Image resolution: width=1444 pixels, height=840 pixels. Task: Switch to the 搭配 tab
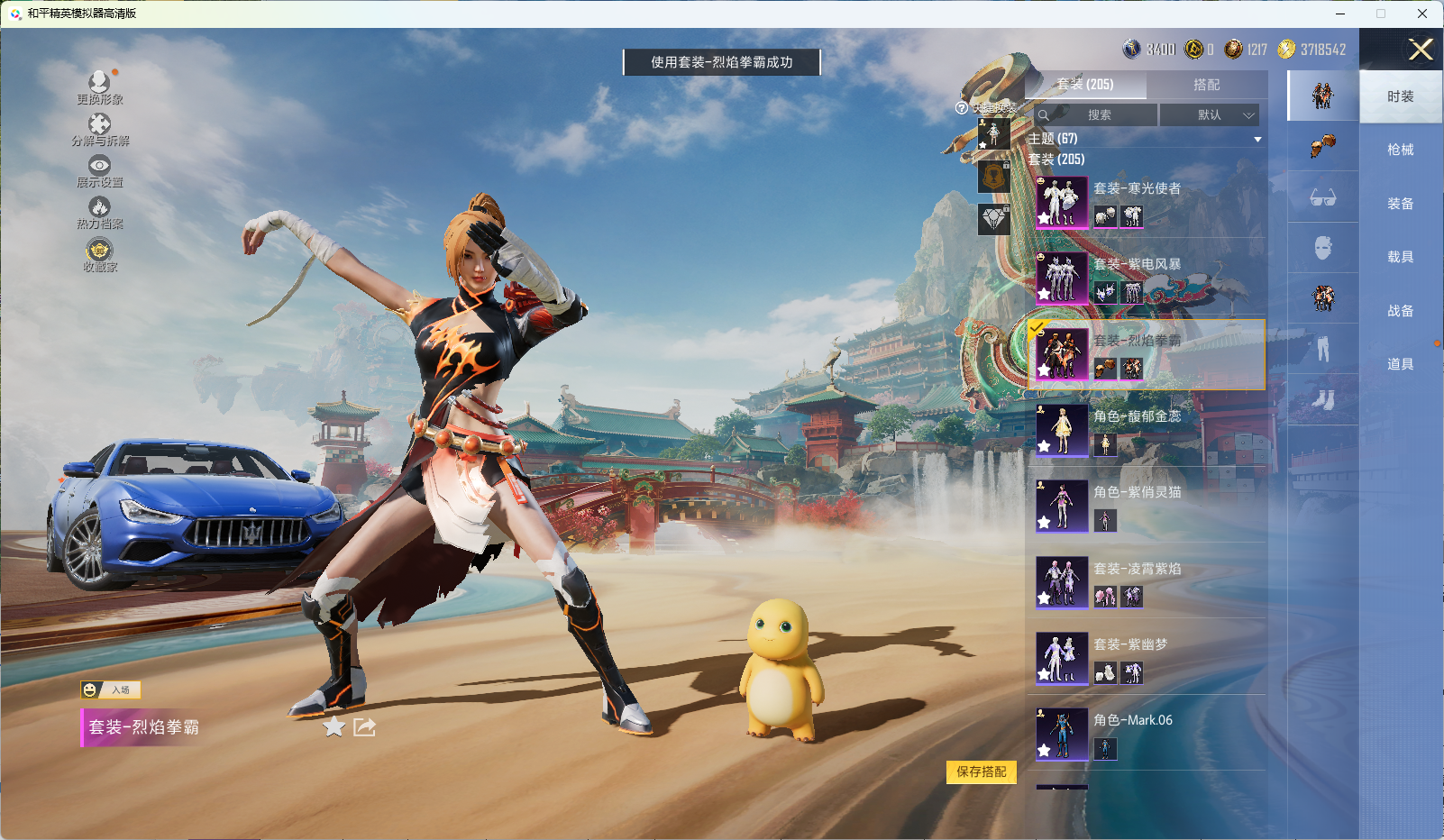1206,85
